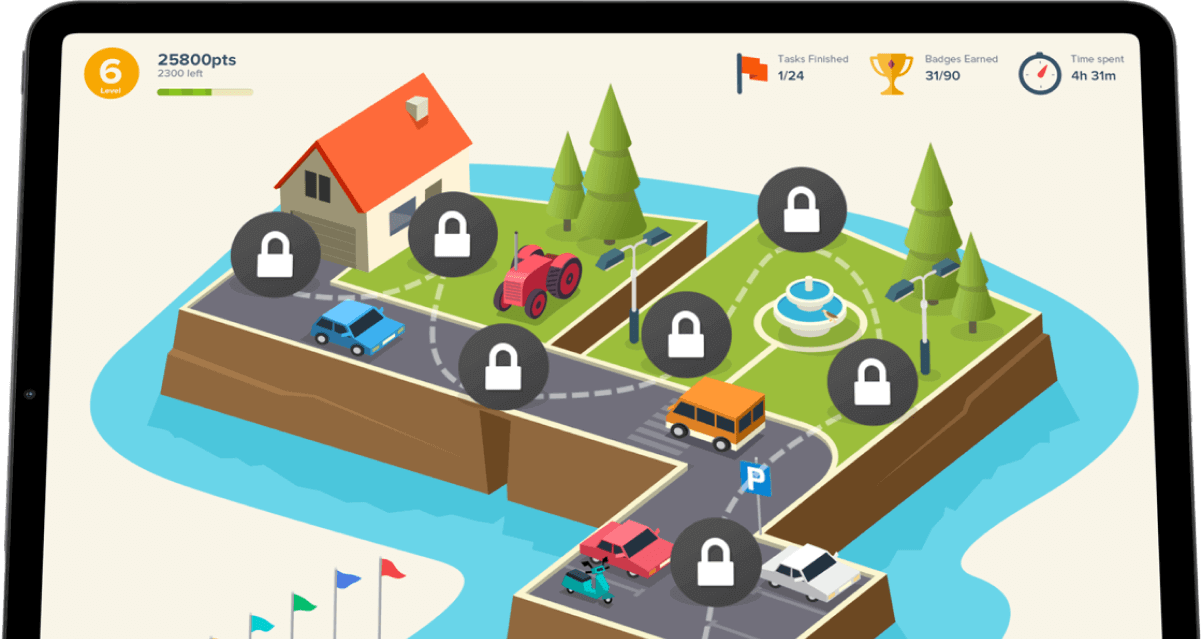
Task: Select the locked node by the house garage
Action: (275, 256)
